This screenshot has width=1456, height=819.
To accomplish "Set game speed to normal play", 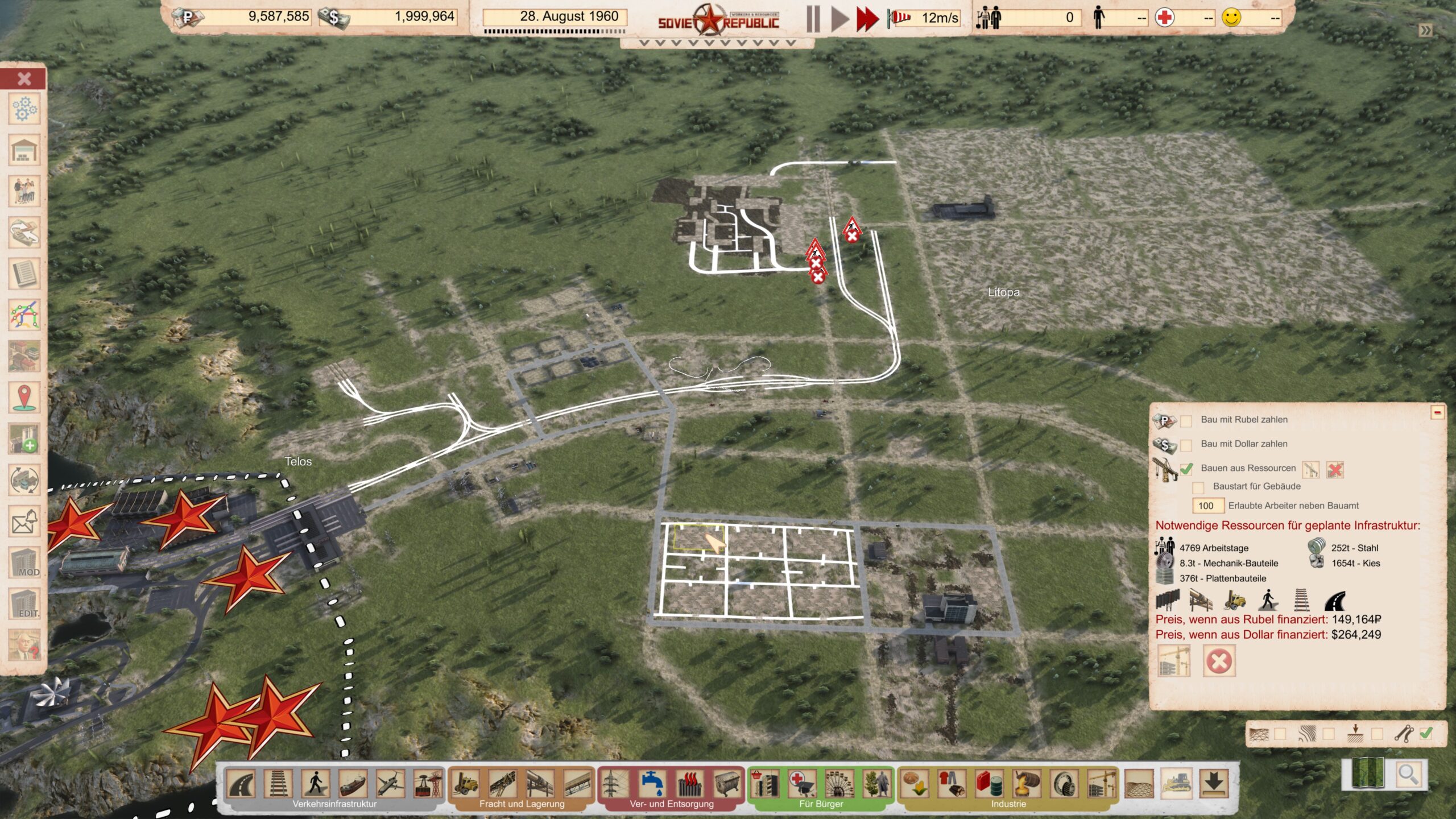I will tap(839, 19).
